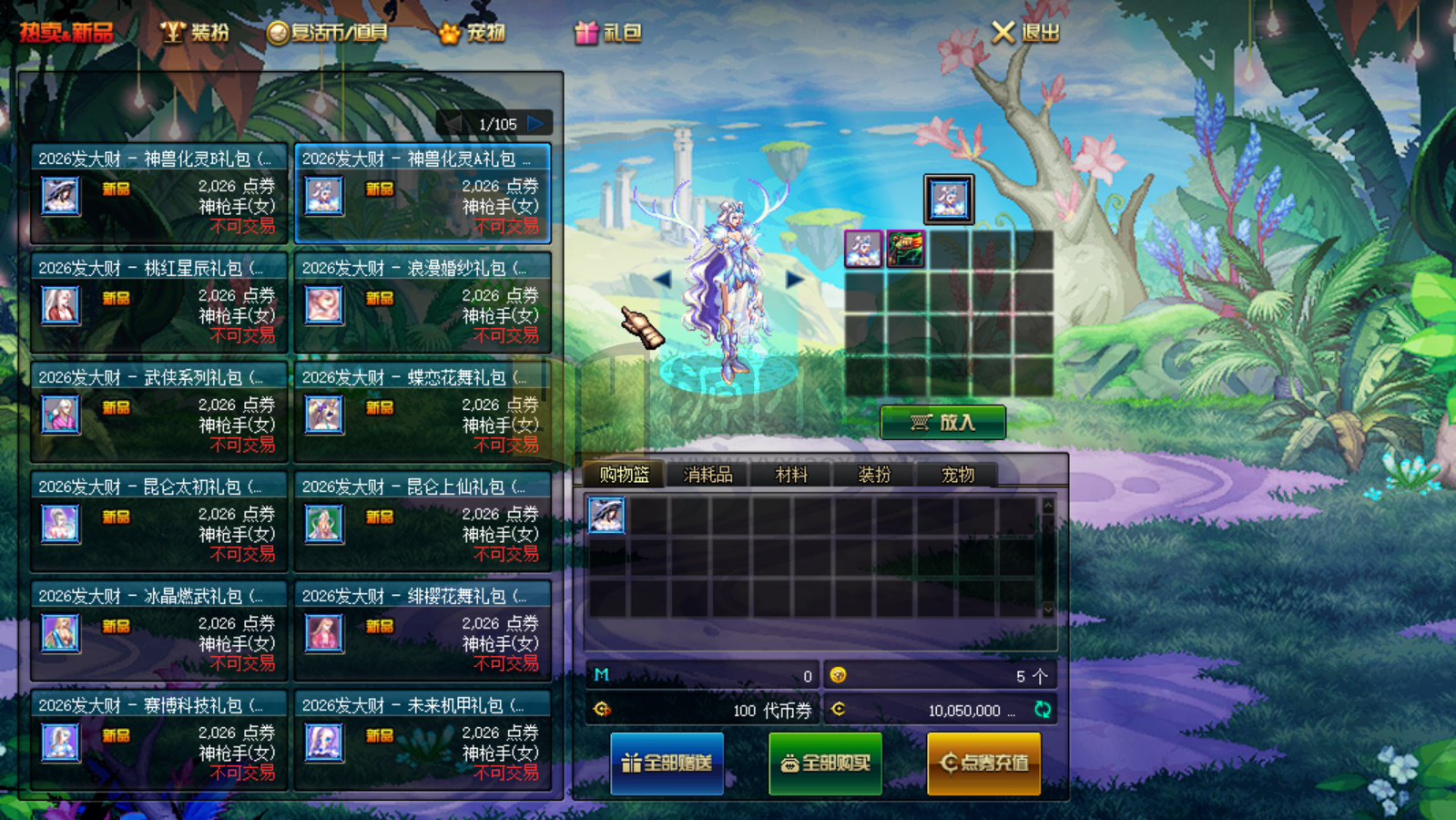Switch to the 消耗品 tab
1456x820 pixels.
pyautogui.click(x=708, y=474)
